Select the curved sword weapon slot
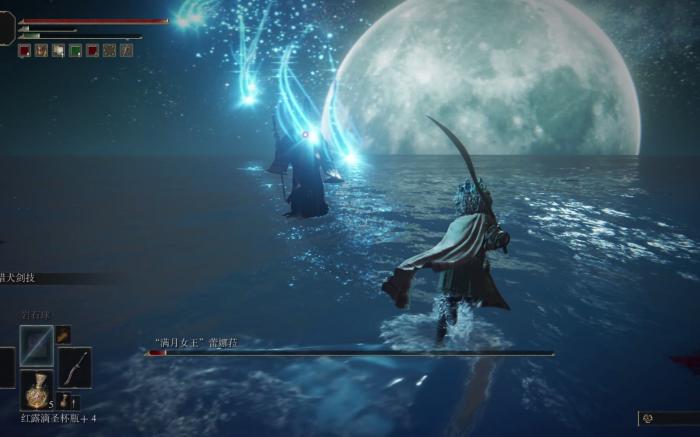This screenshot has height=437, width=700. [75, 367]
